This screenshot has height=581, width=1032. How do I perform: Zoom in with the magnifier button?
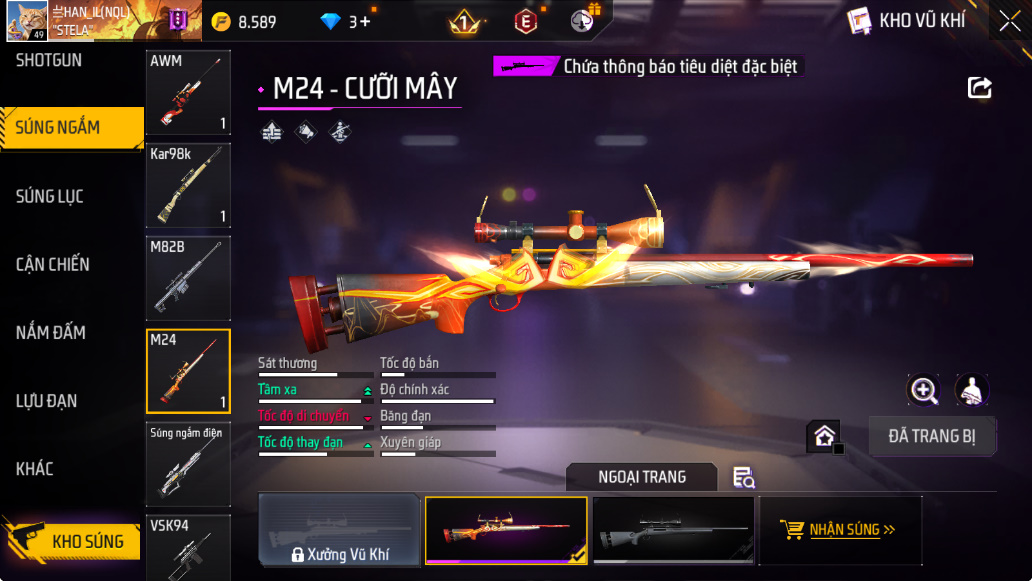[x=923, y=390]
